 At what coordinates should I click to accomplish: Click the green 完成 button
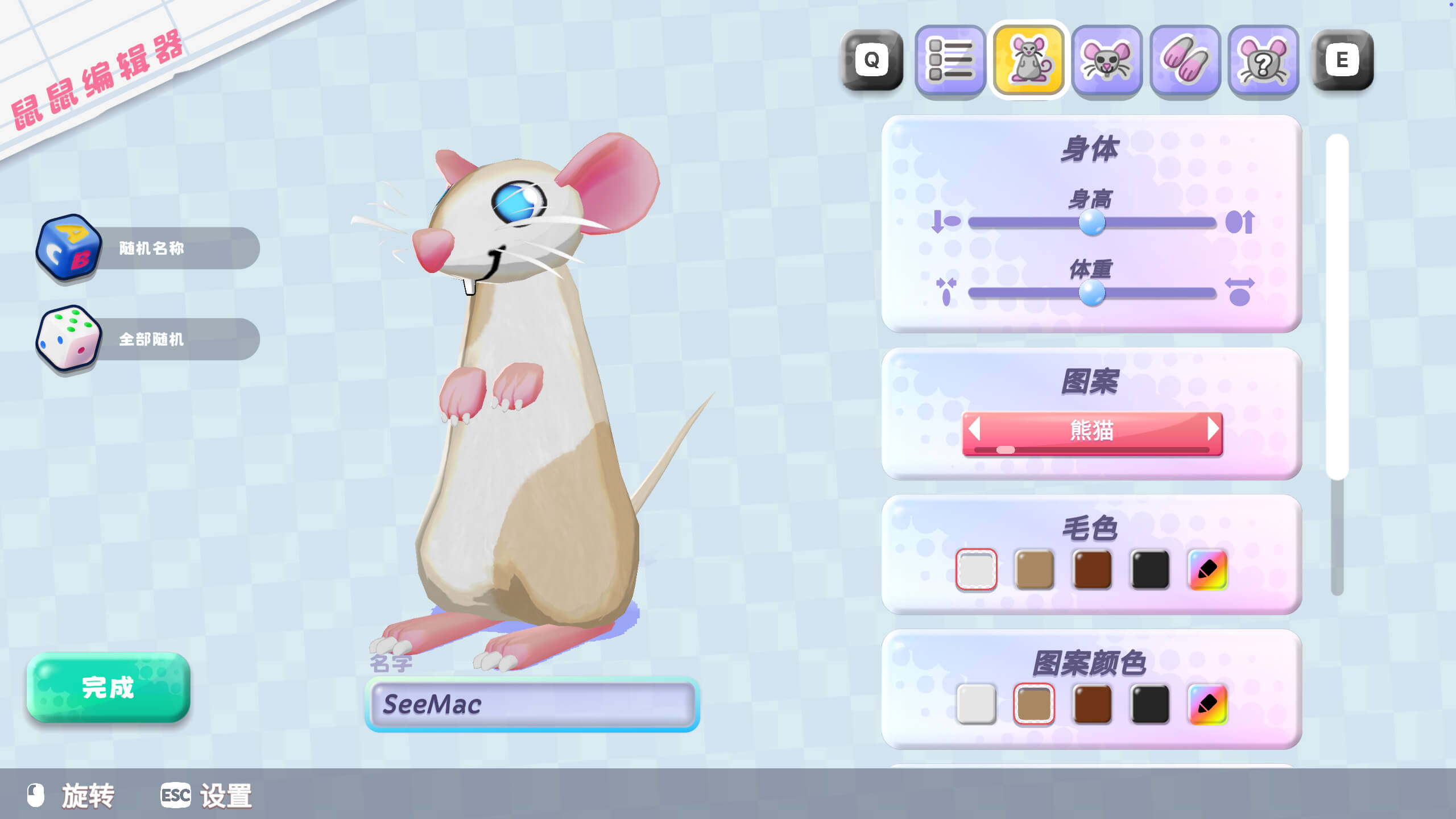tap(108, 687)
